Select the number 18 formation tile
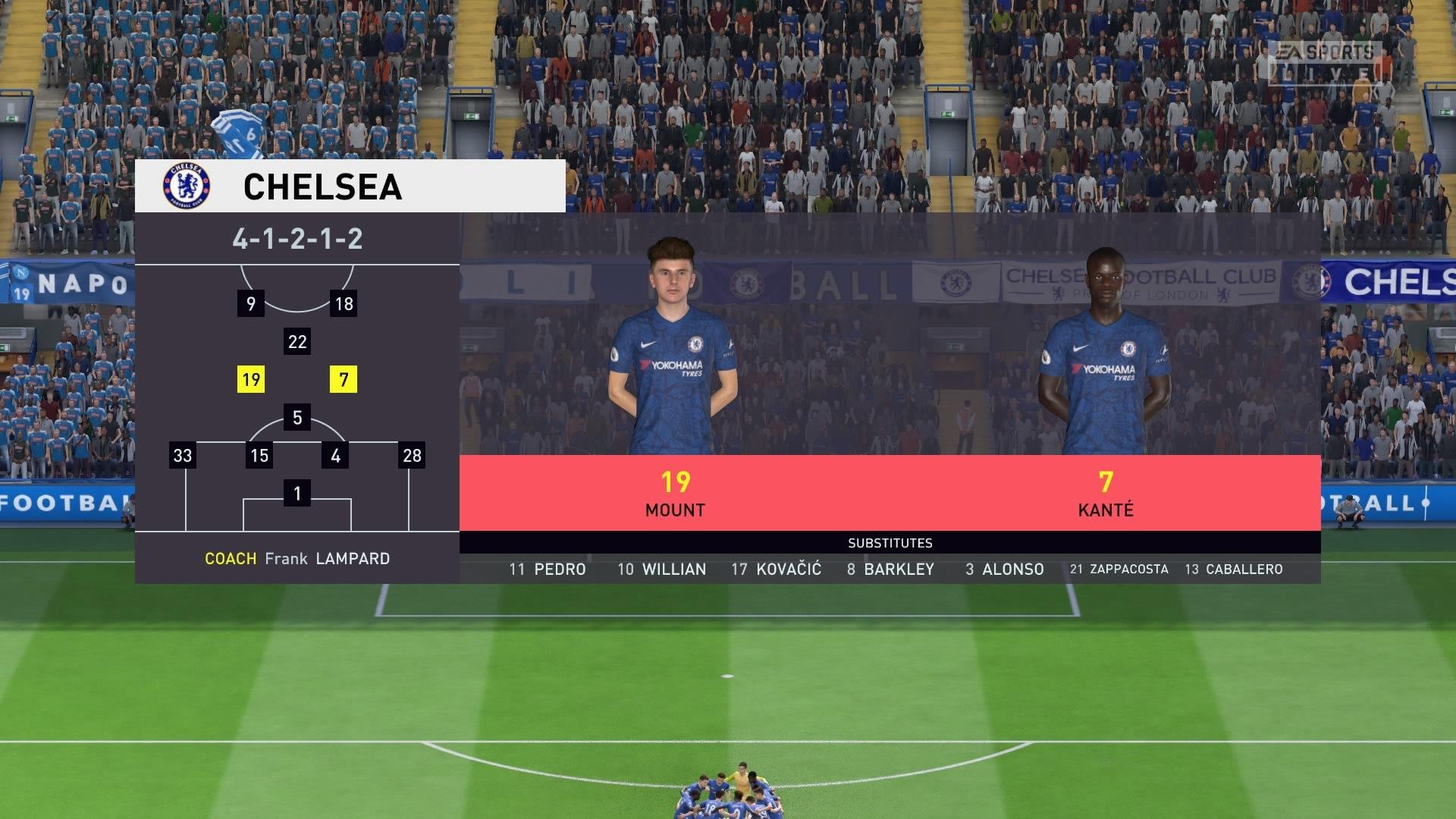Image resolution: width=1456 pixels, height=819 pixels. [x=344, y=304]
